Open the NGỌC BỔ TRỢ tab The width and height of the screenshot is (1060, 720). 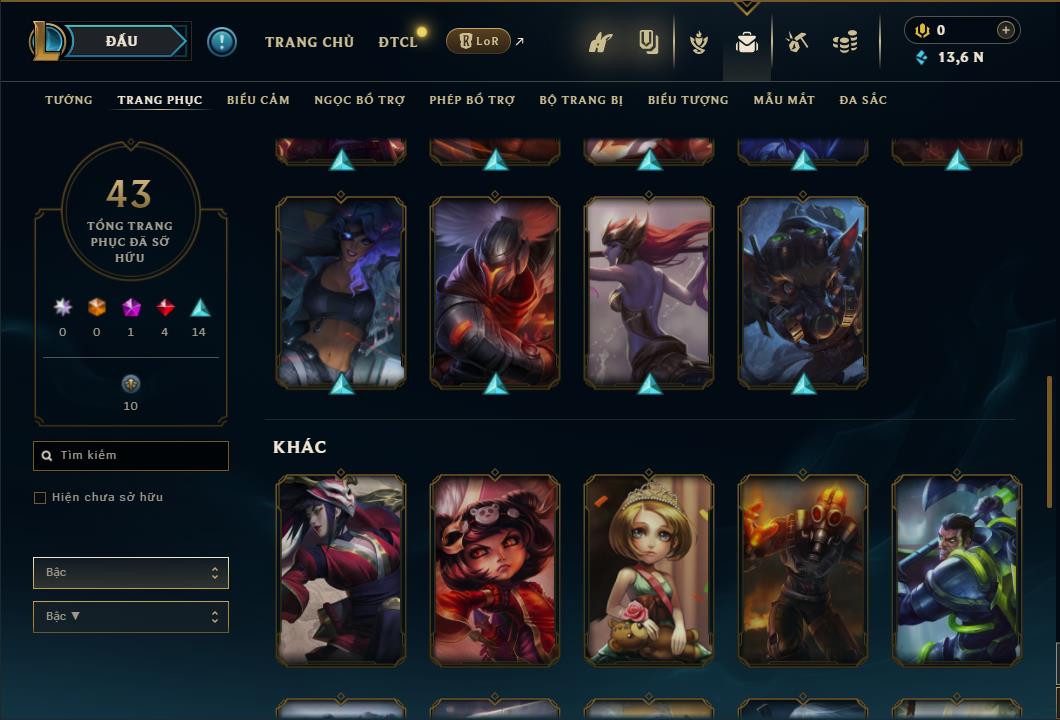pos(359,100)
